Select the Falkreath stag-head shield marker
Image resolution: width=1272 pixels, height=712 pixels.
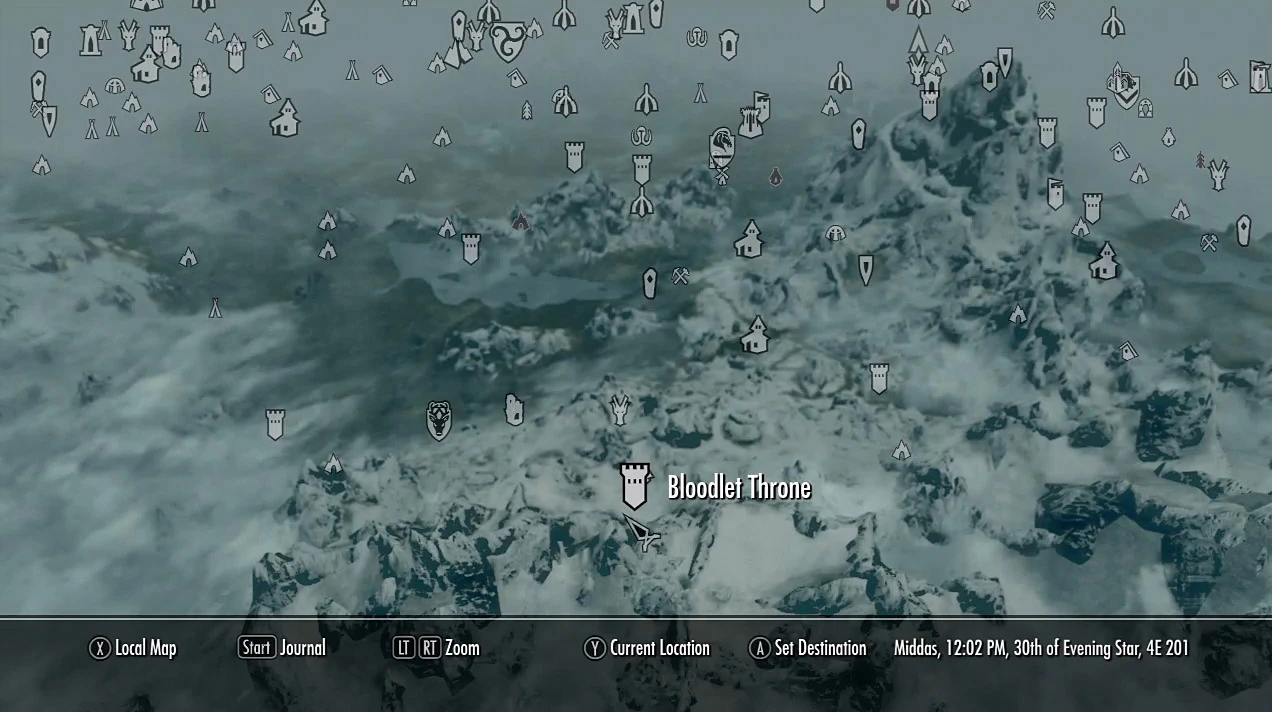pos(439,420)
